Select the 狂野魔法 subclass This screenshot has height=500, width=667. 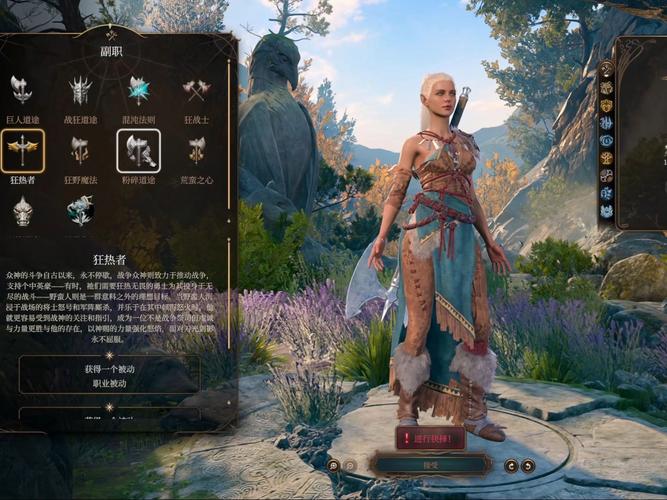point(80,150)
